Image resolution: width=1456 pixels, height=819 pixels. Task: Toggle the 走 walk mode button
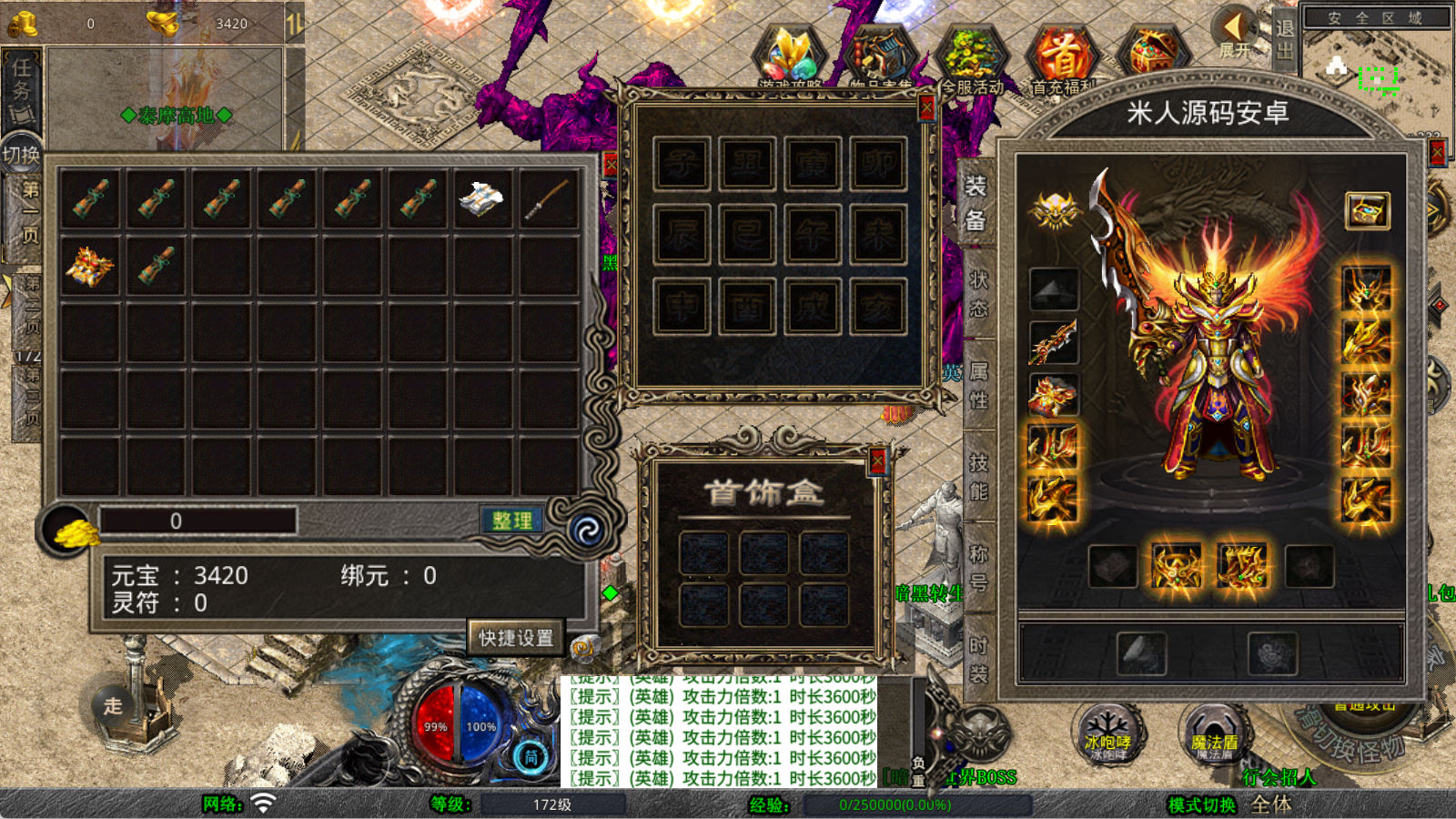[113, 705]
